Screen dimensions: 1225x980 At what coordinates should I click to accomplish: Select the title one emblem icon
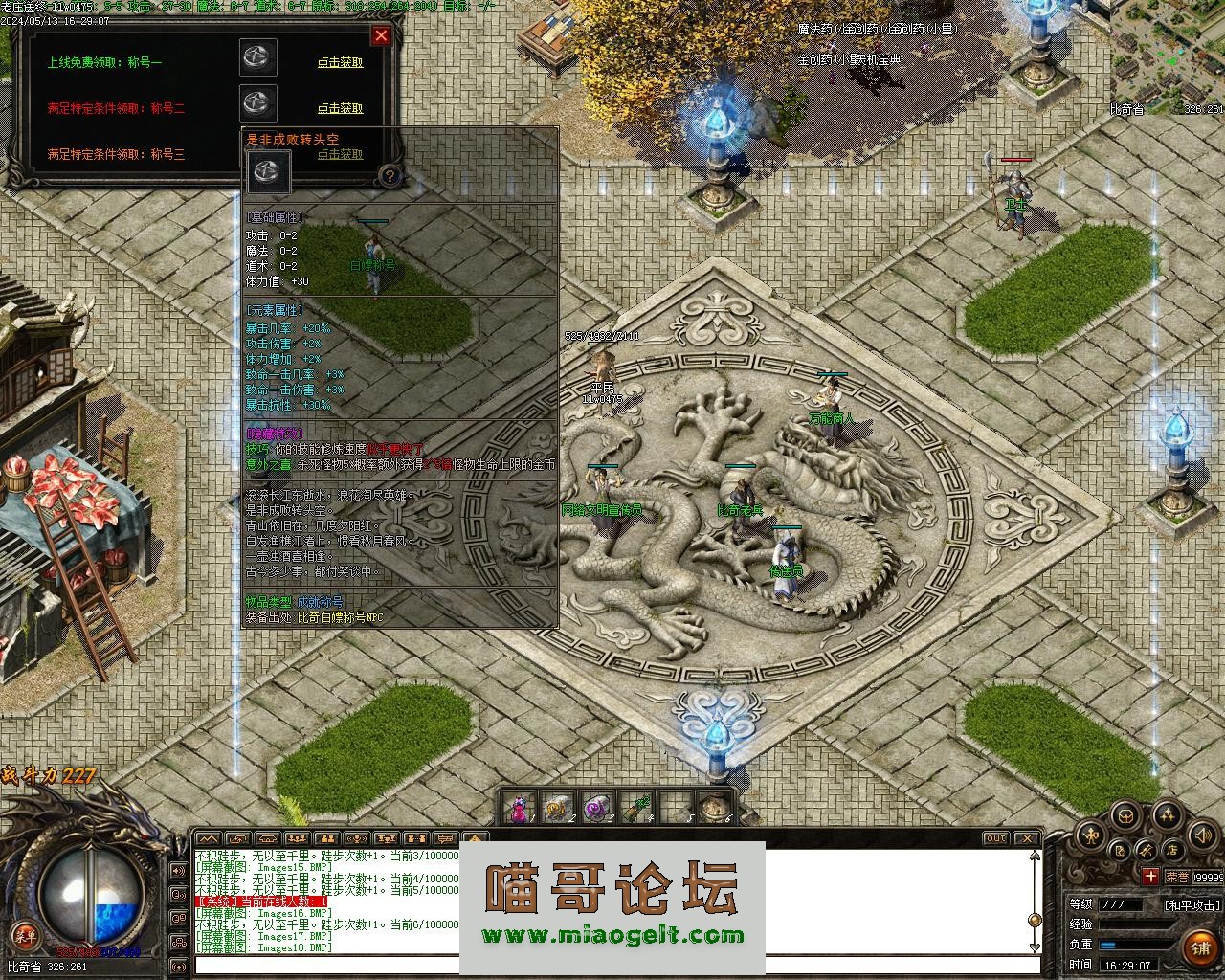[258, 57]
